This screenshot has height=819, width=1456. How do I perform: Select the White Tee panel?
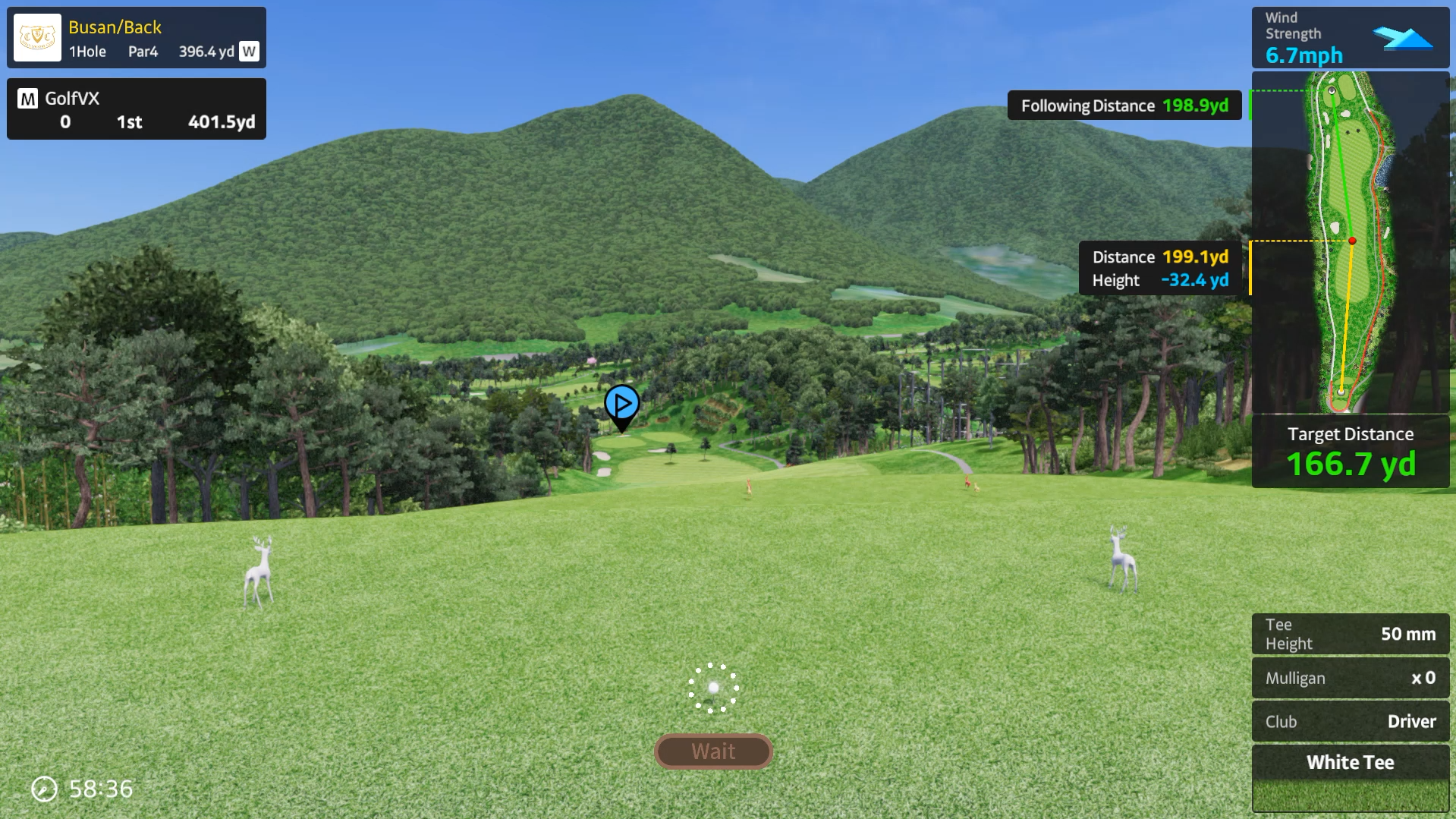1350,777
